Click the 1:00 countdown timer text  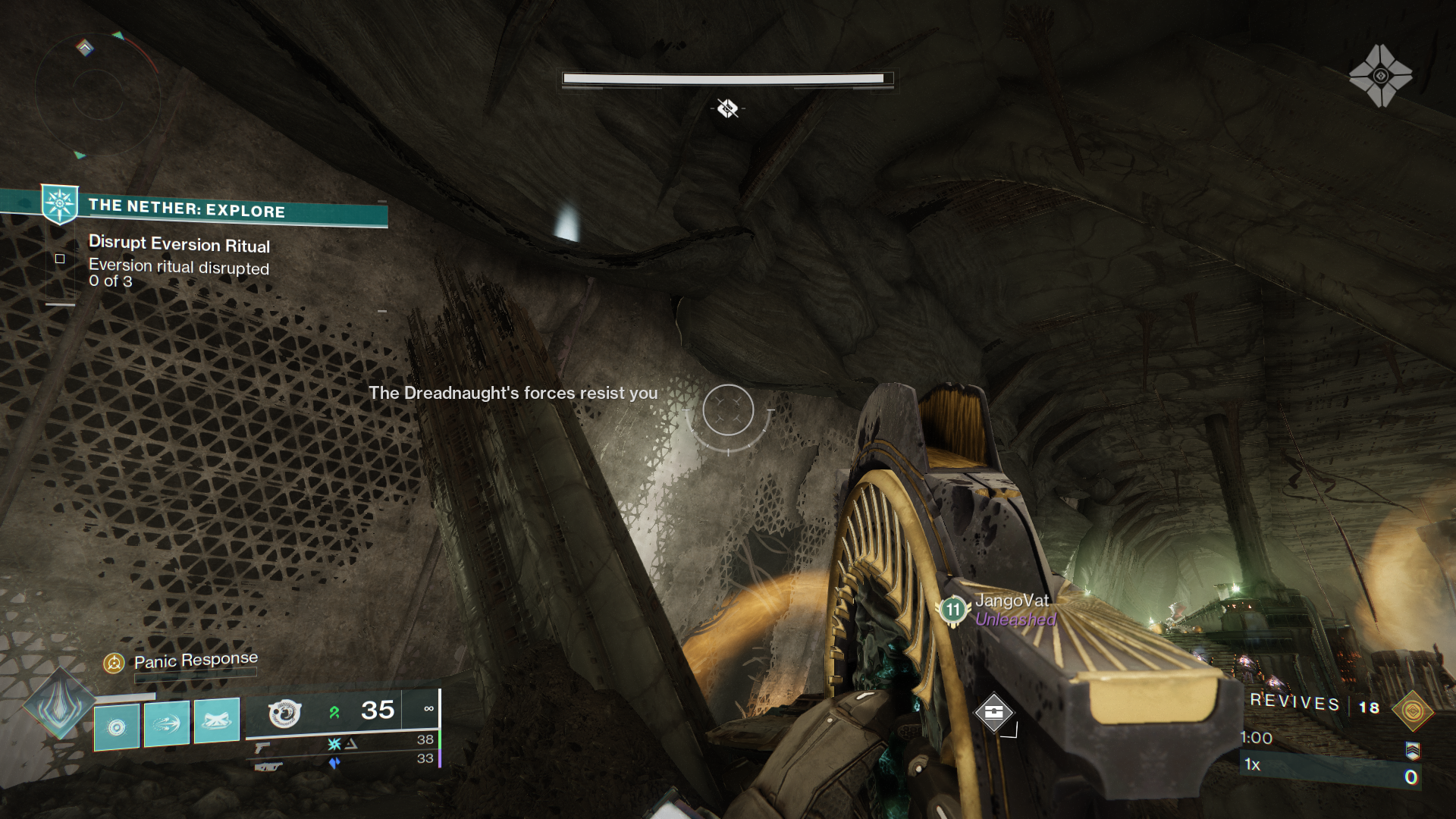(x=1257, y=738)
